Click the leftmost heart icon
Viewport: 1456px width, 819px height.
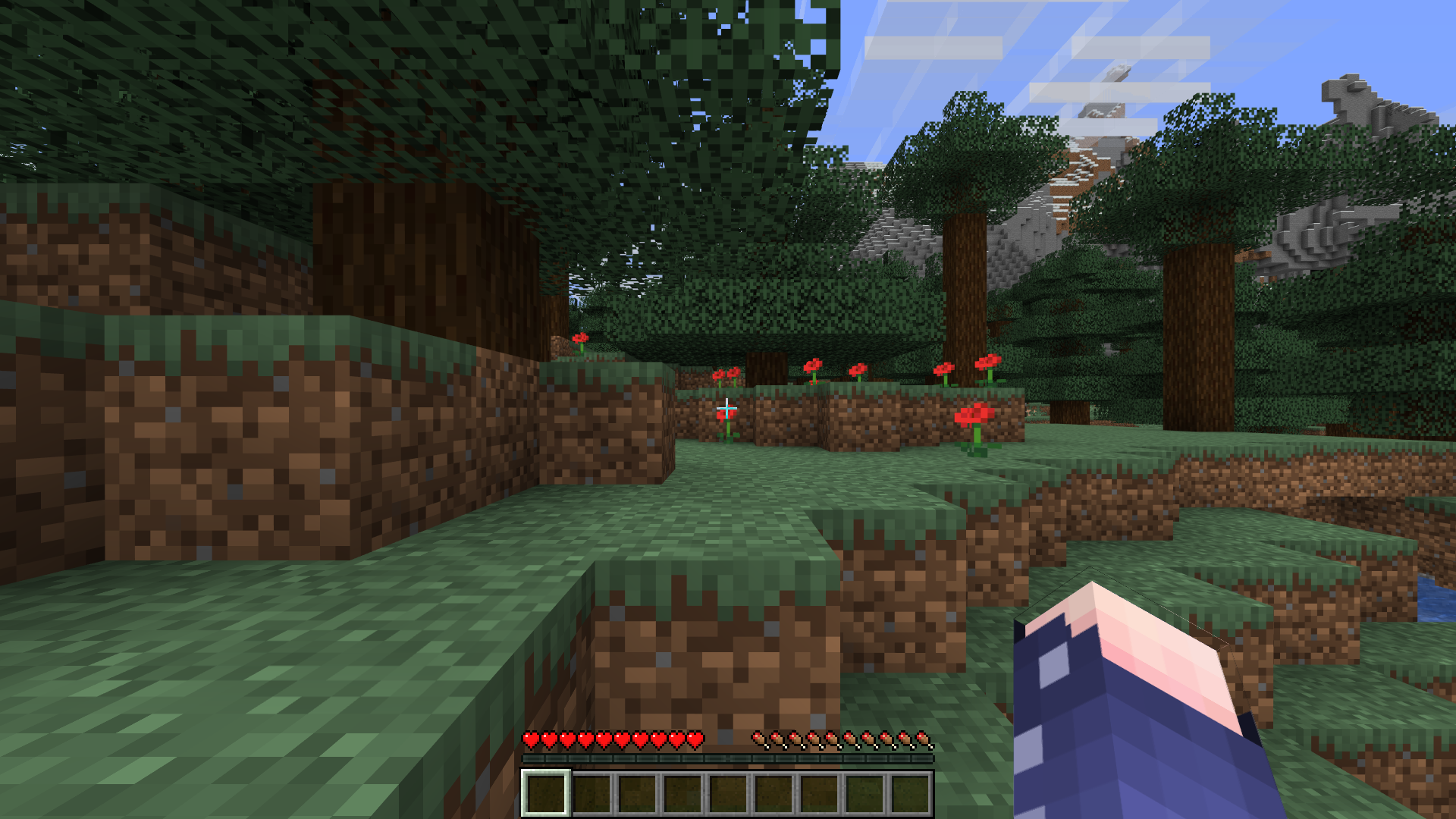(x=531, y=738)
